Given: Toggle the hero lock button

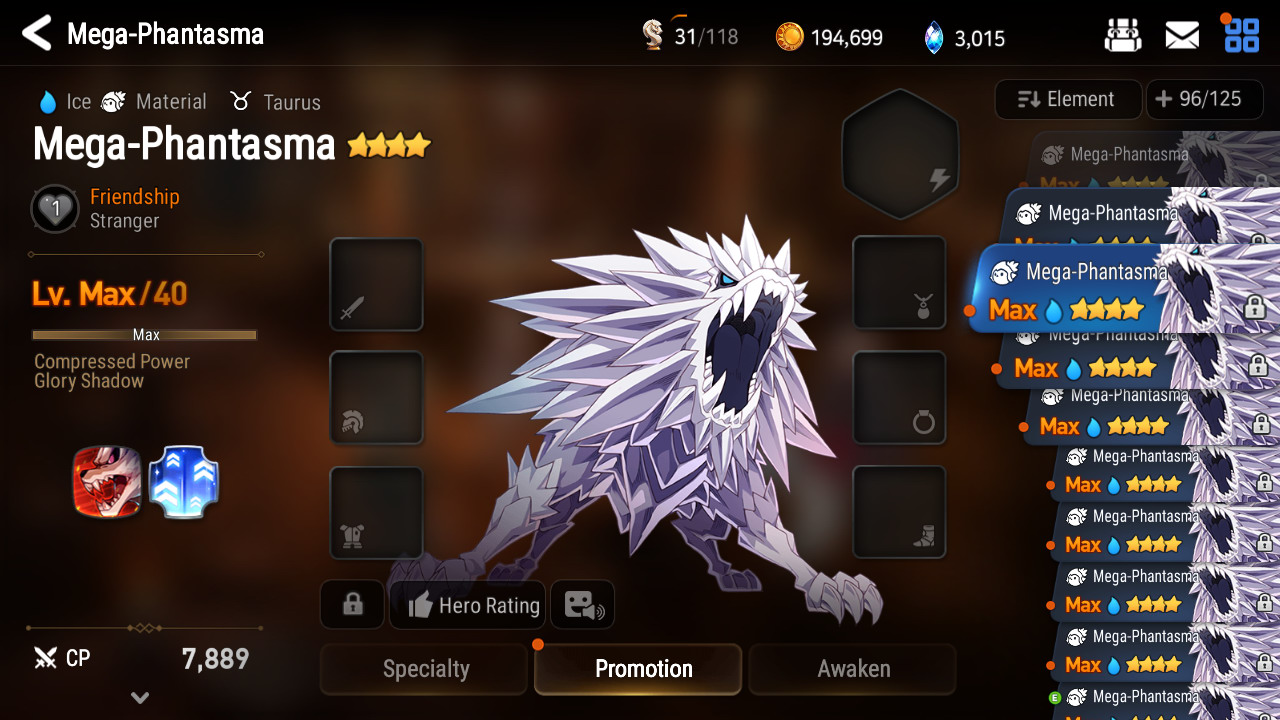Looking at the screenshot, I should pyautogui.click(x=352, y=605).
